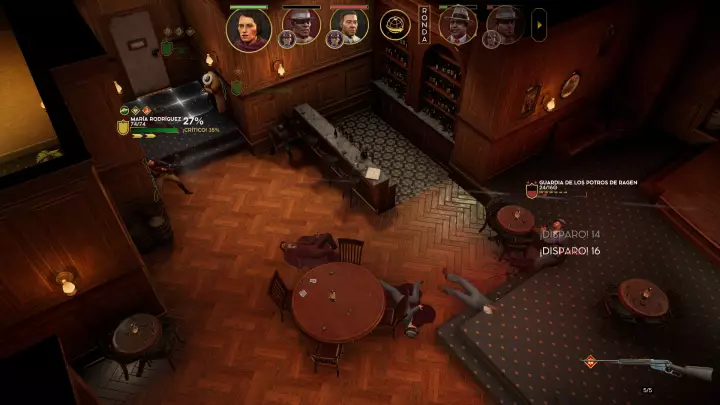Select the grey-hat man portrait in turn order
This screenshot has height=405, width=720.
[300, 26]
